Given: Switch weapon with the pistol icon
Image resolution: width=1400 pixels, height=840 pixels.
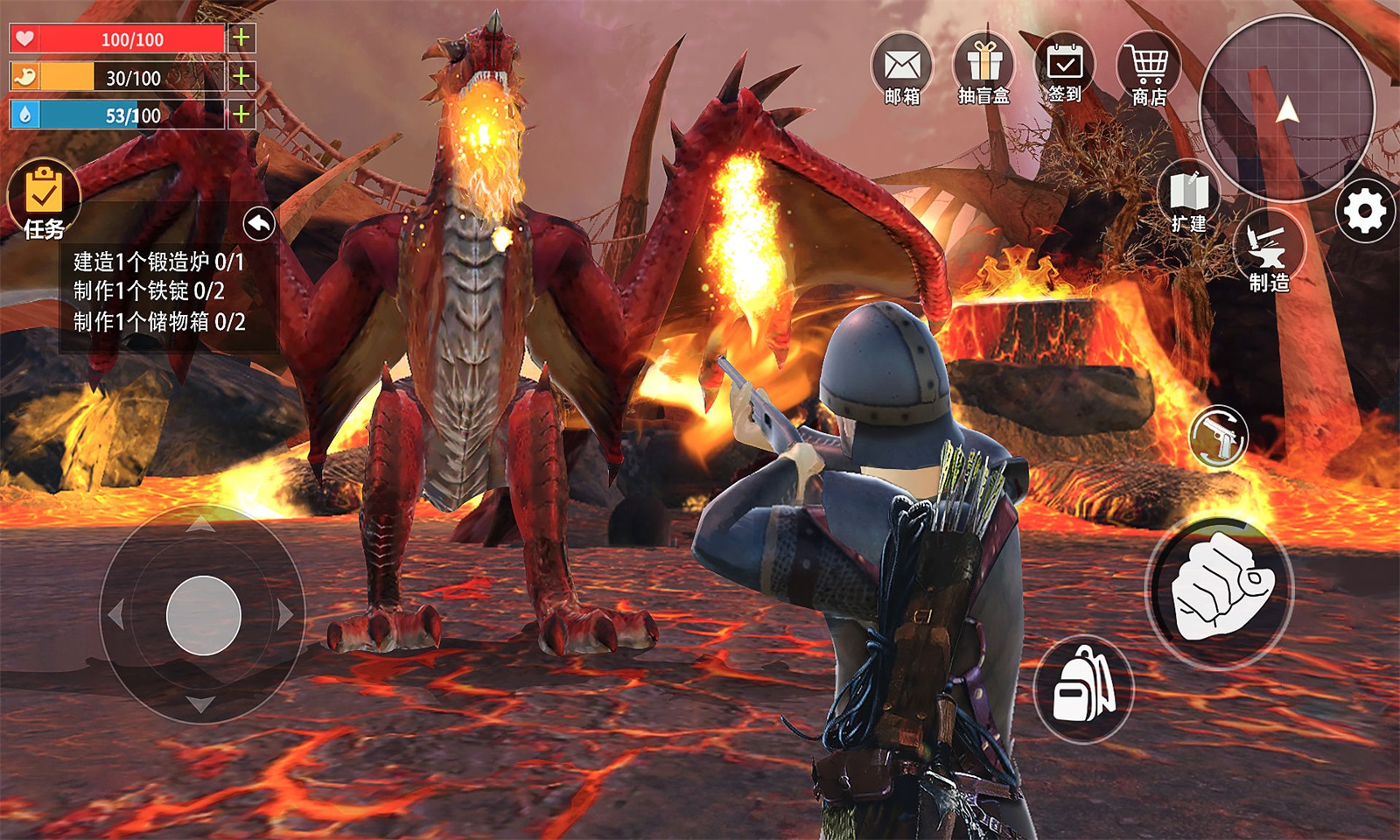Looking at the screenshot, I should point(1219,436).
